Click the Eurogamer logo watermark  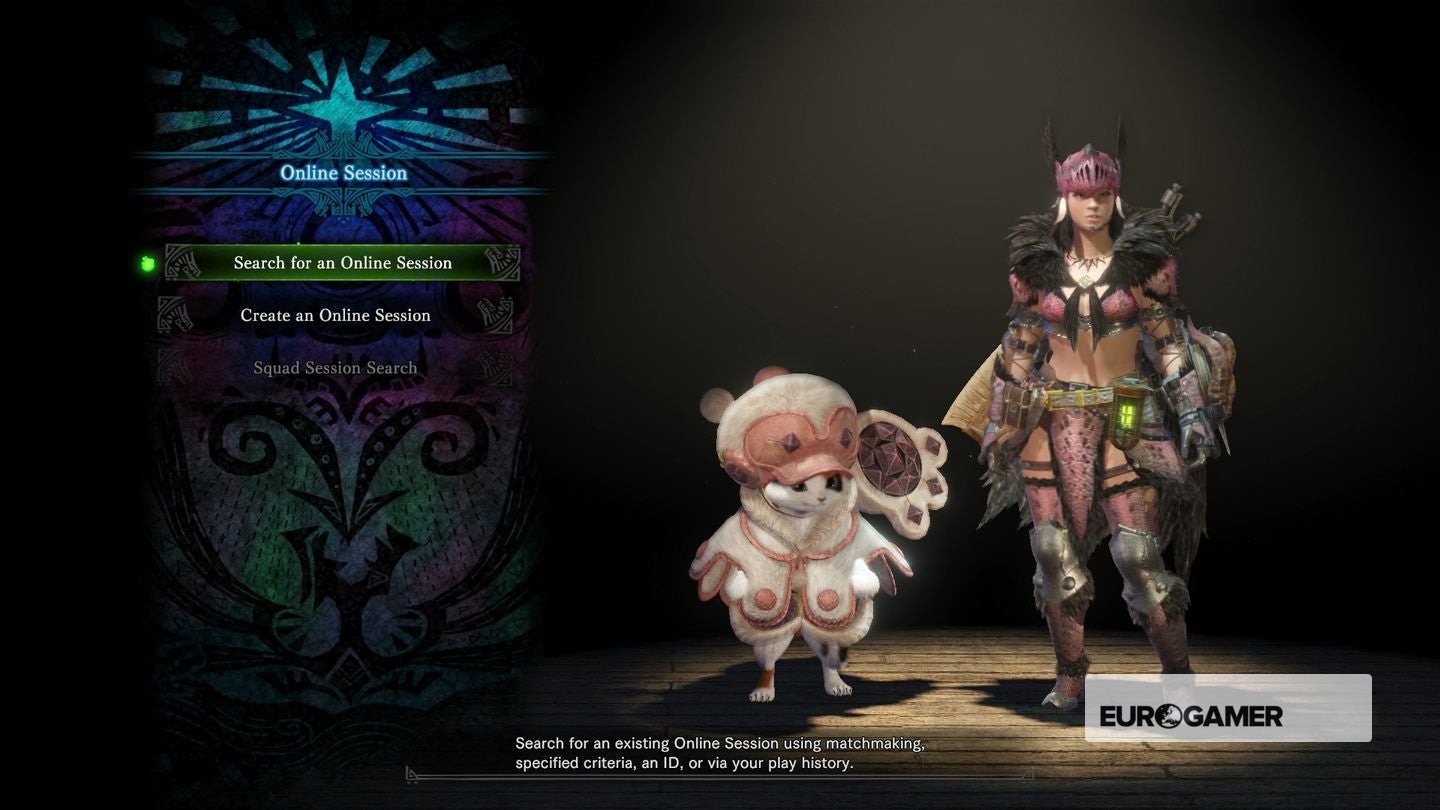pos(1228,714)
